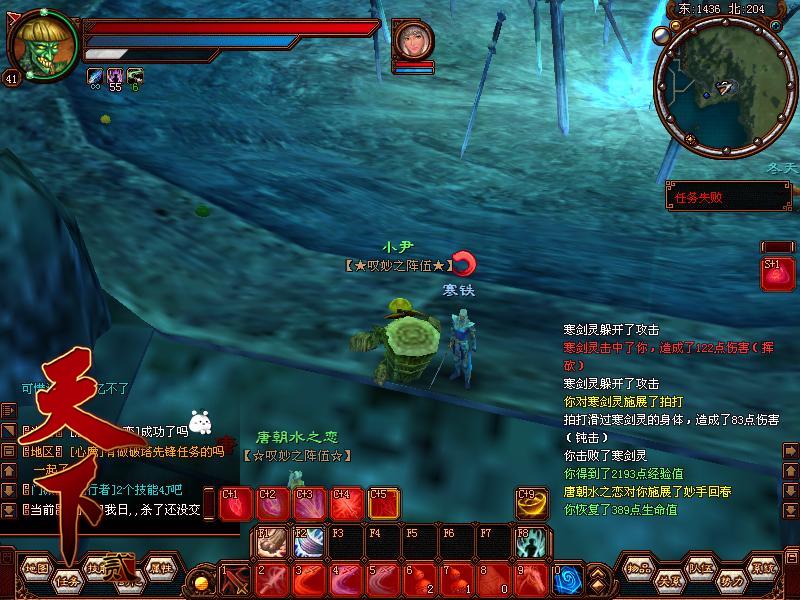This screenshot has height=600, width=800.
Task: Open the 物品 (Items) inventory button
Action: point(640,568)
